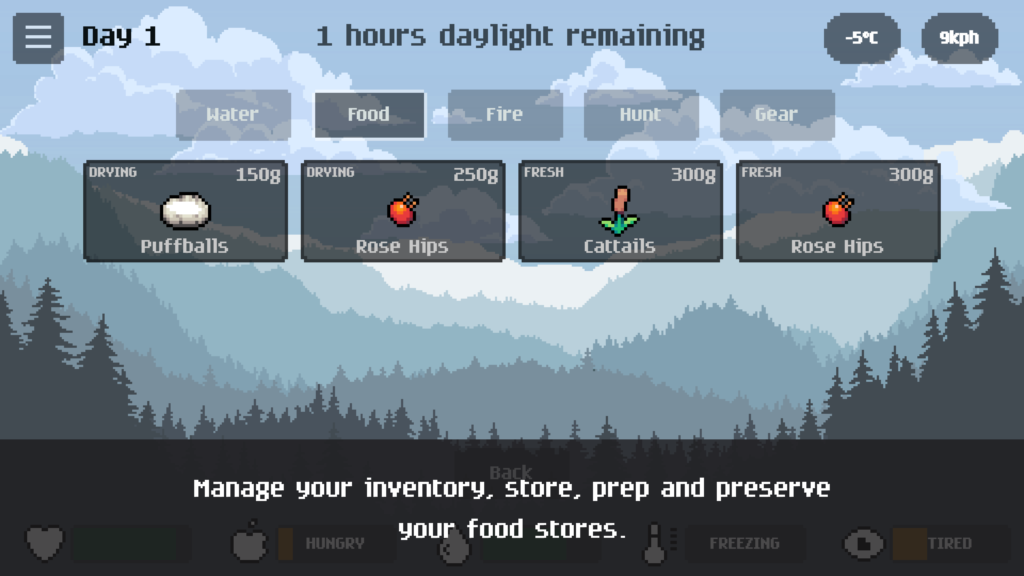The image size is (1024, 576).
Task: Switch to the Water tab
Action: (233, 115)
